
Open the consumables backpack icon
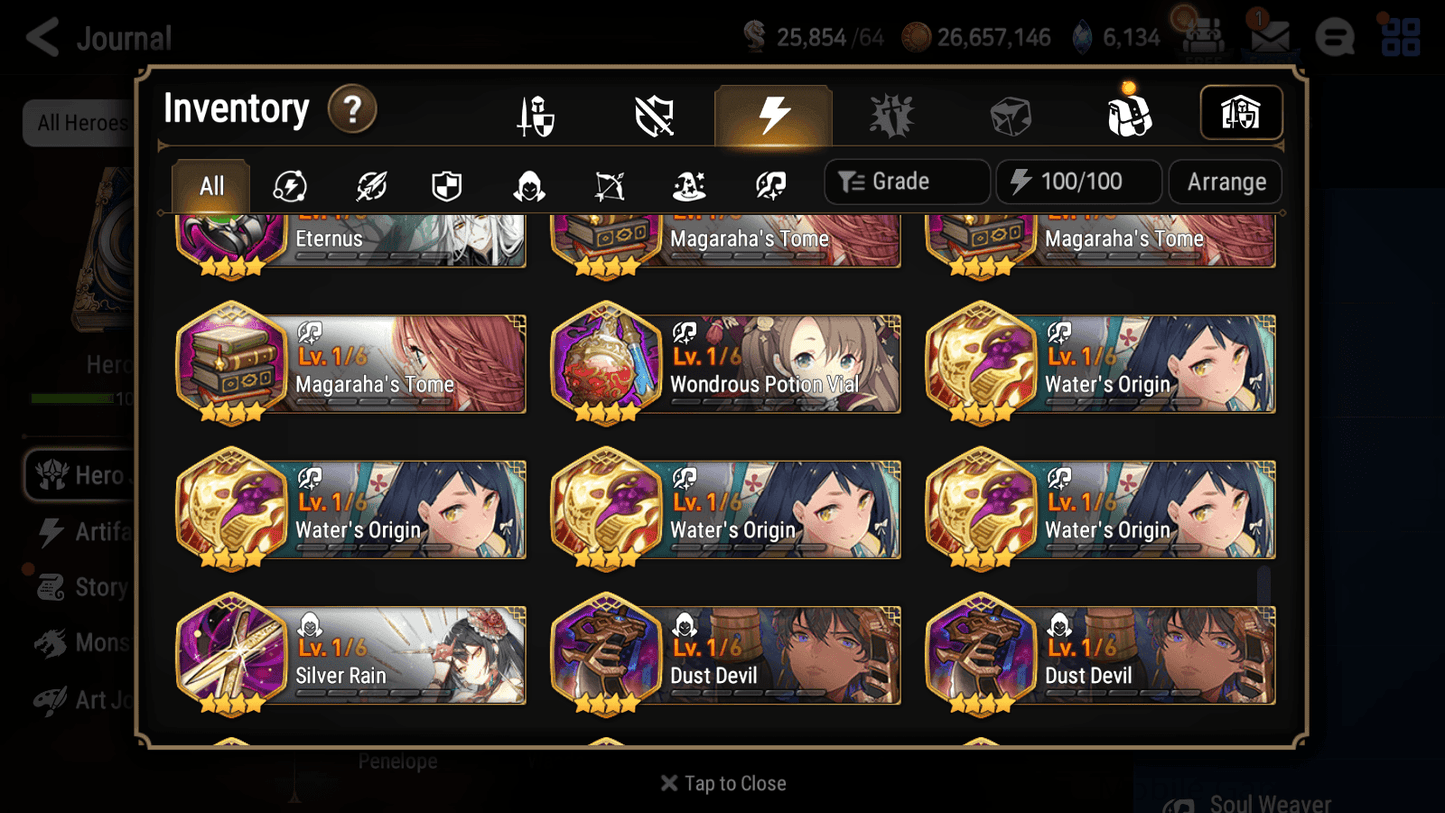(x=1130, y=114)
